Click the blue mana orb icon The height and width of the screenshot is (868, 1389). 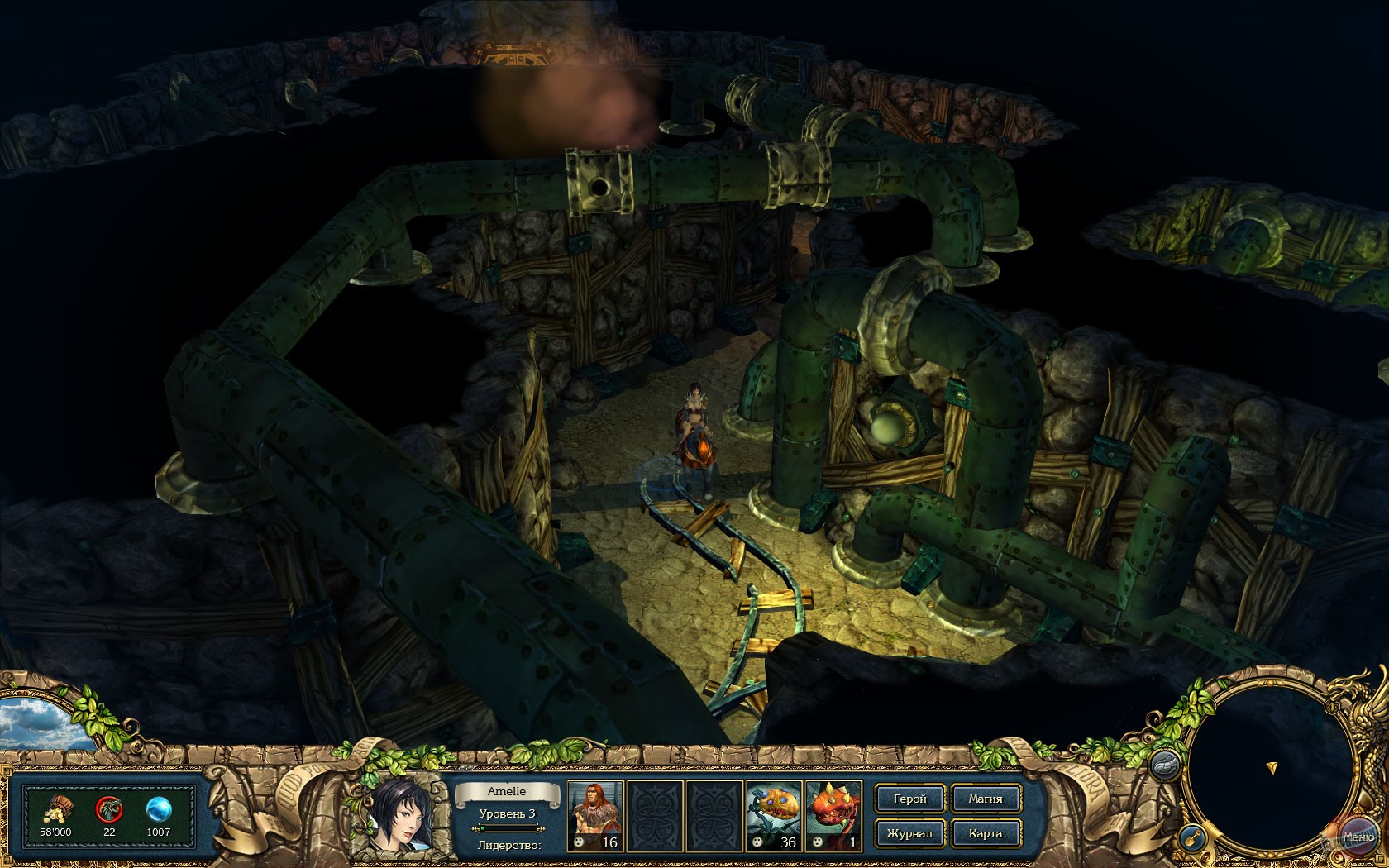[159, 811]
